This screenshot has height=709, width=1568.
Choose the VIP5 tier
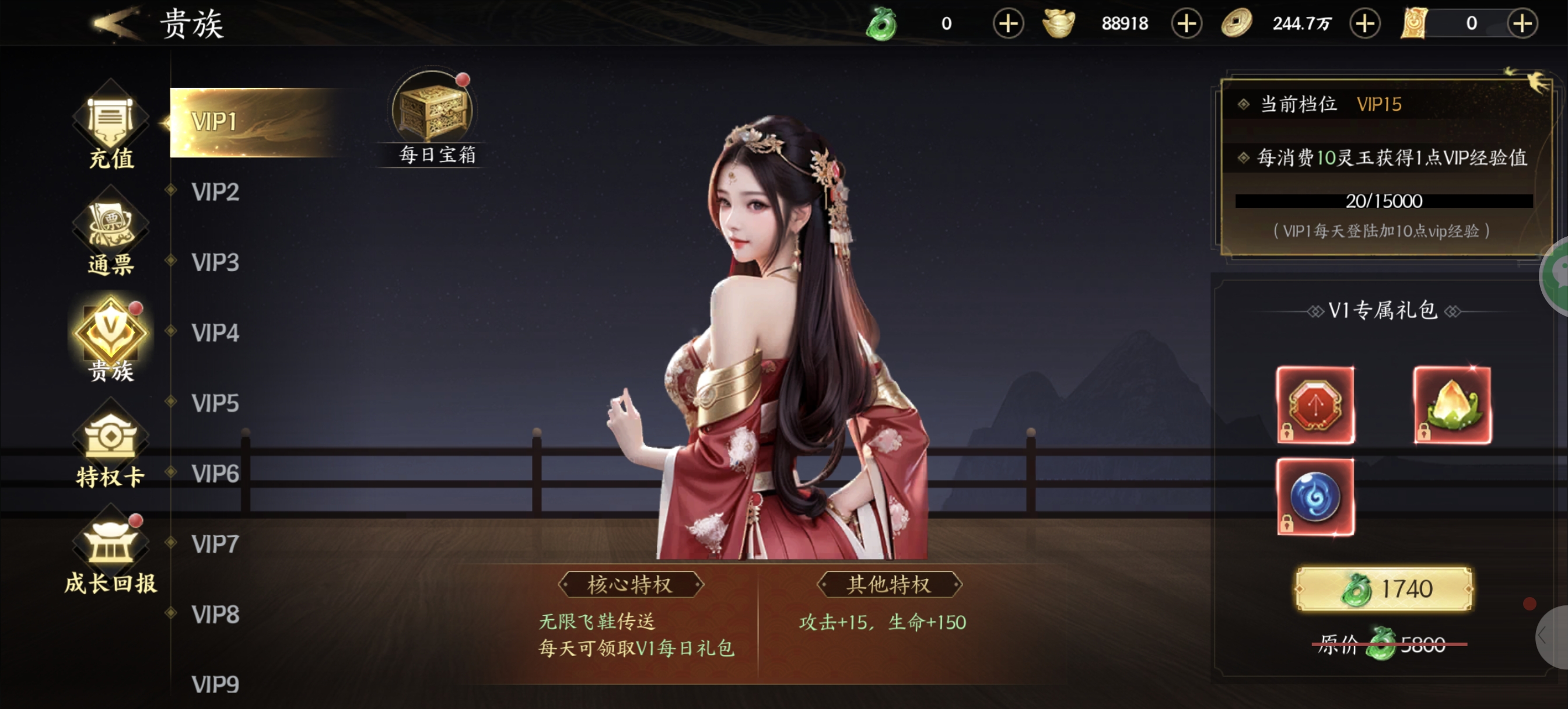tap(215, 403)
